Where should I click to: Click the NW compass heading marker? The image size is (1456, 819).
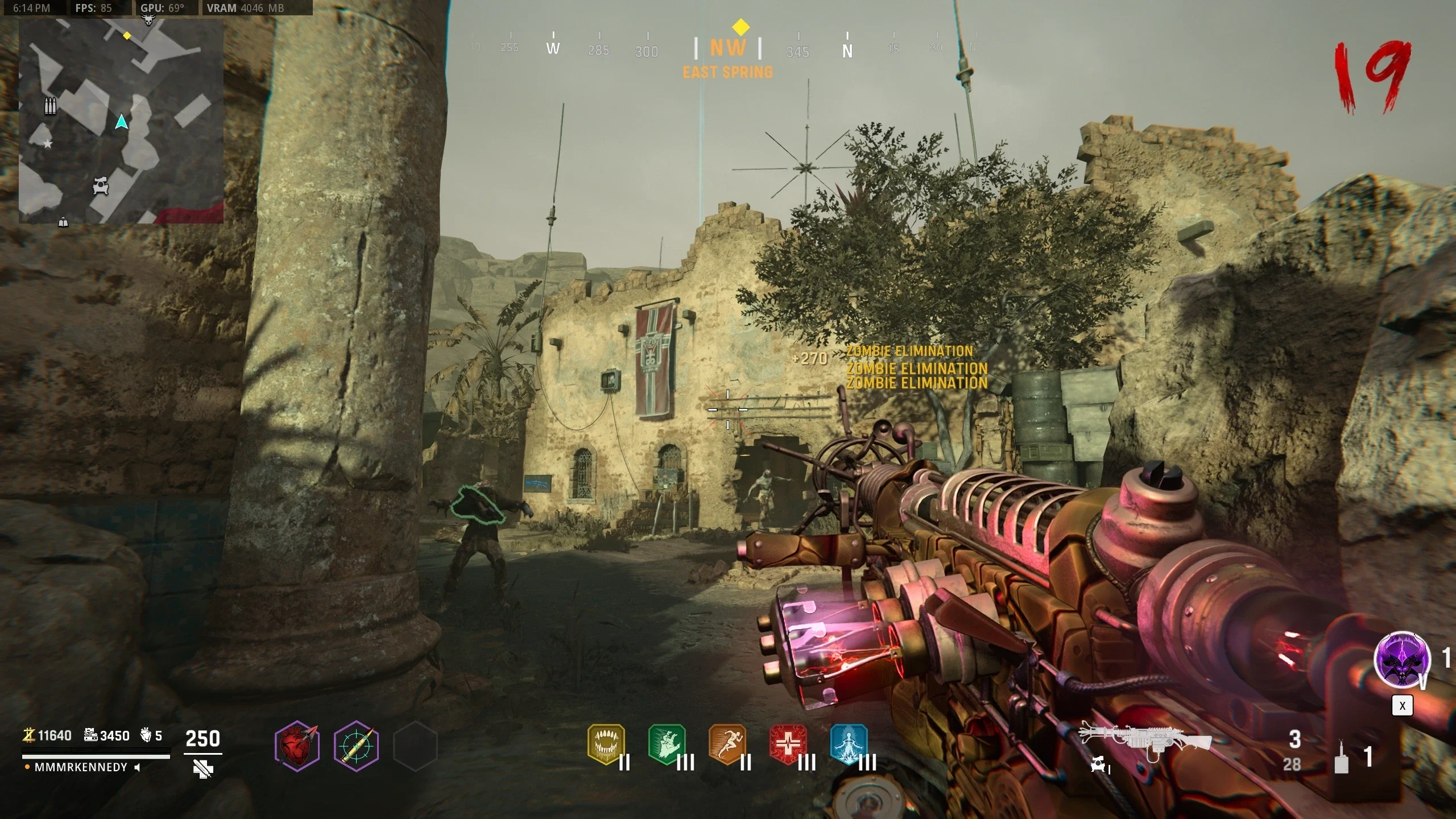pyautogui.click(x=727, y=48)
